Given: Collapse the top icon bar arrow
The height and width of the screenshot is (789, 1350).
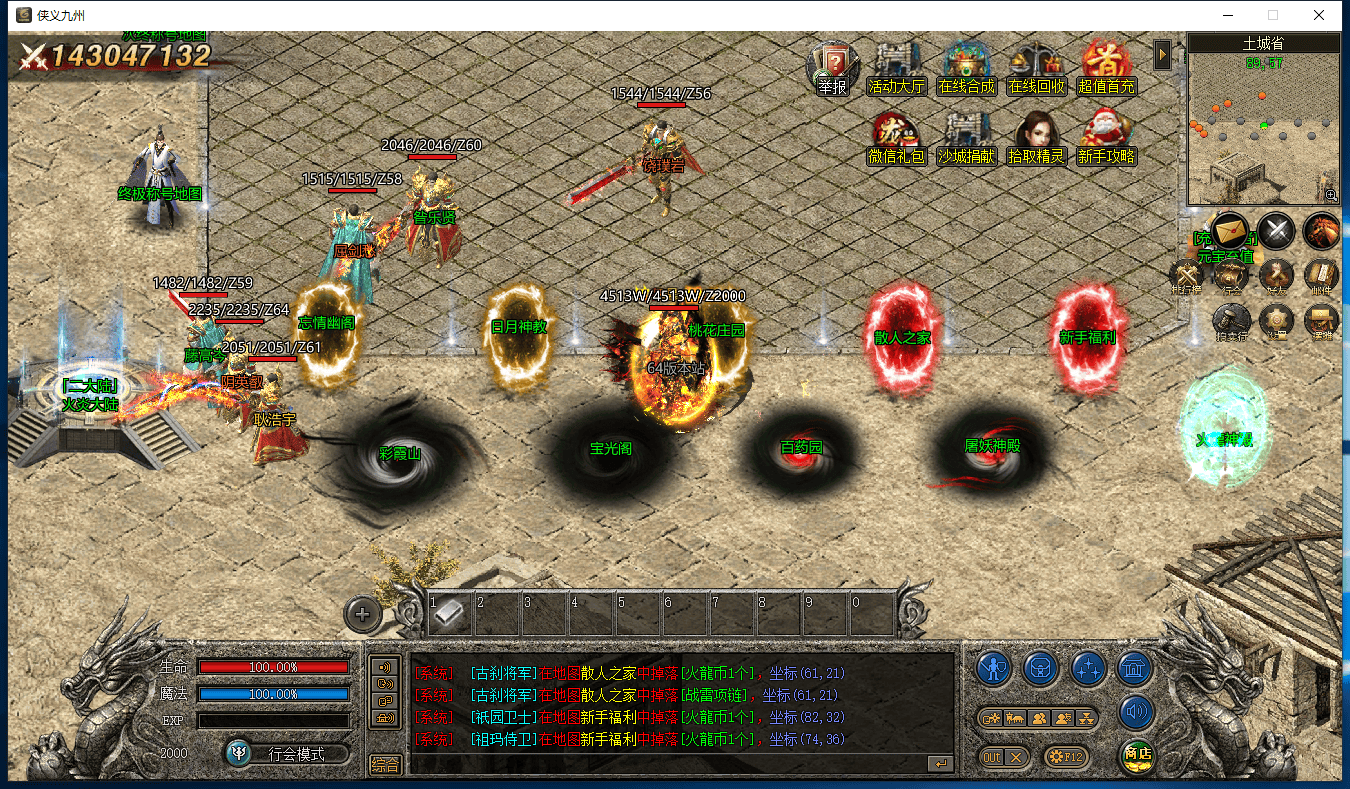Looking at the screenshot, I should click(x=1162, y=54).
